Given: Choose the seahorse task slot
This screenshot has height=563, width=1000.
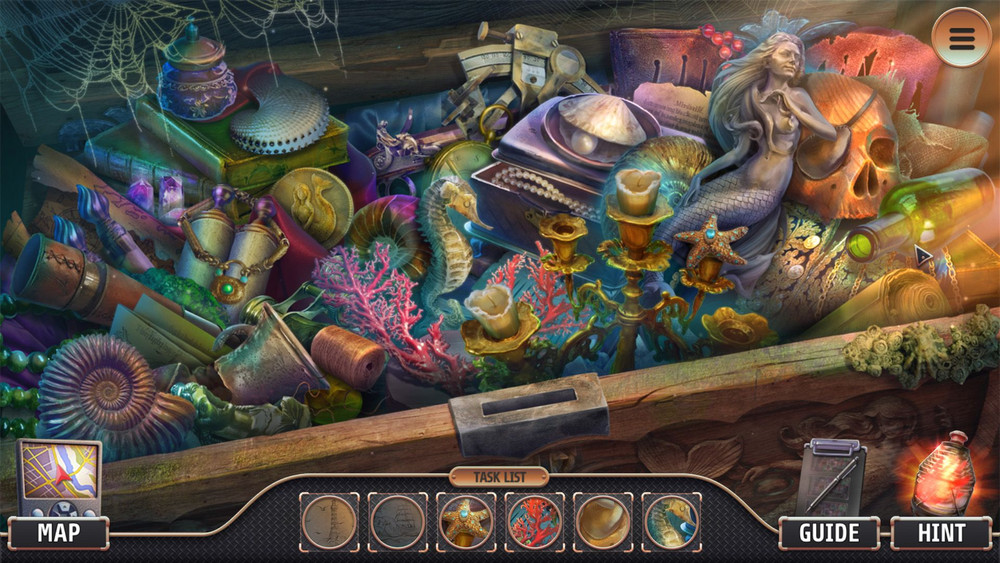Looking at the screenshot, I should click(x=670, y=521).
